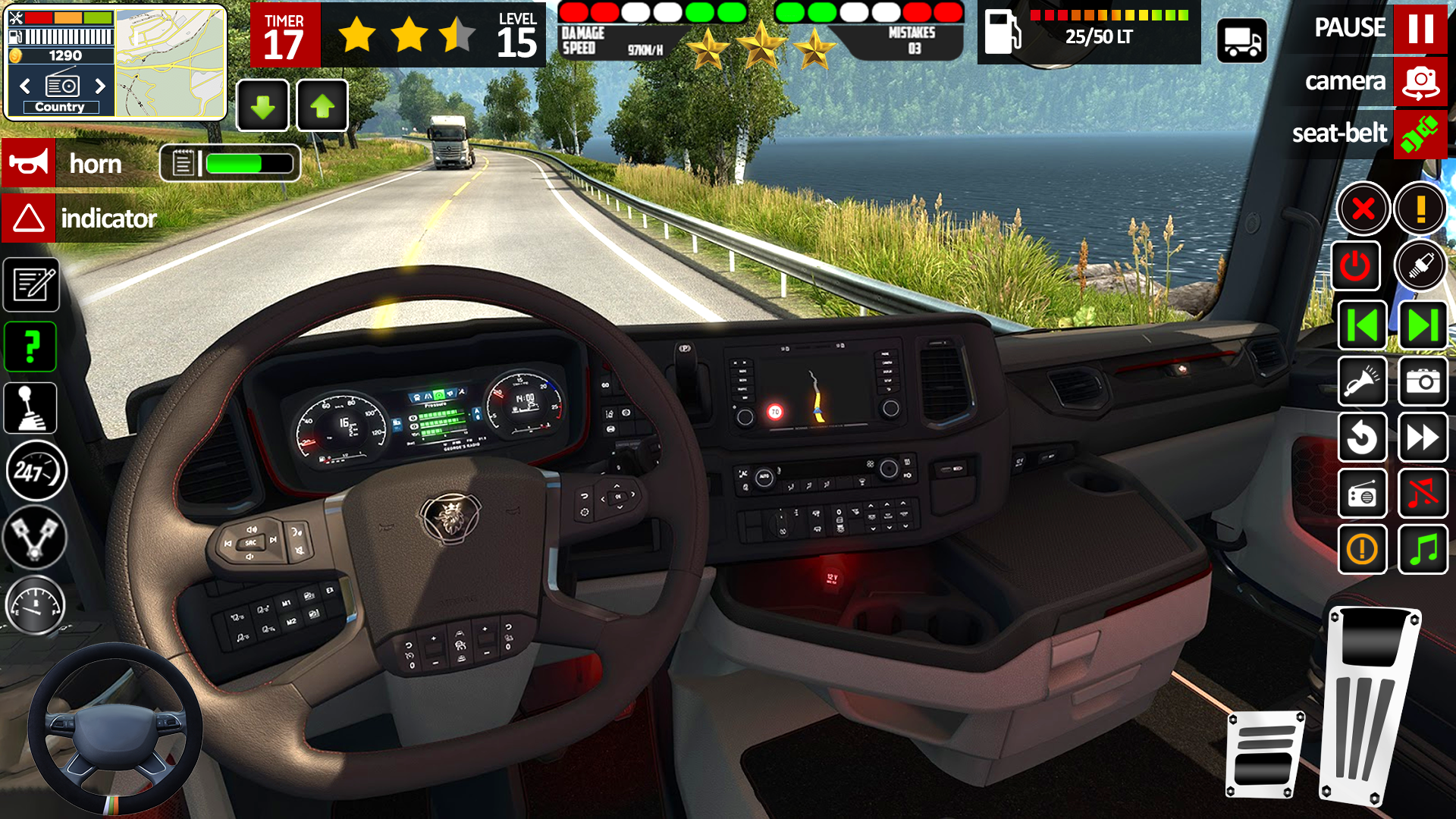Turn on the hazard indicator button
1456x819 pixels.
point(29,218)
